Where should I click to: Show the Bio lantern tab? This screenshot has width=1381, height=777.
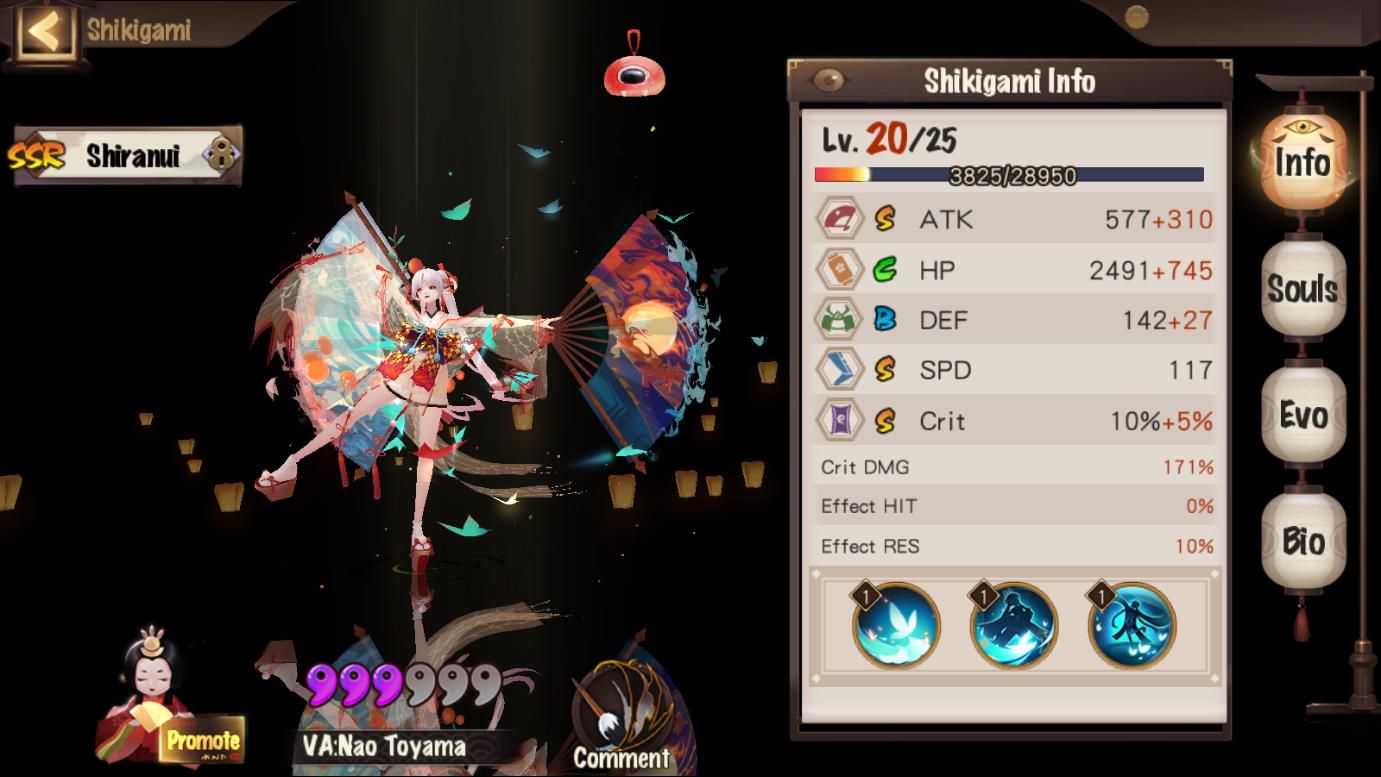tap(1302, 541)
